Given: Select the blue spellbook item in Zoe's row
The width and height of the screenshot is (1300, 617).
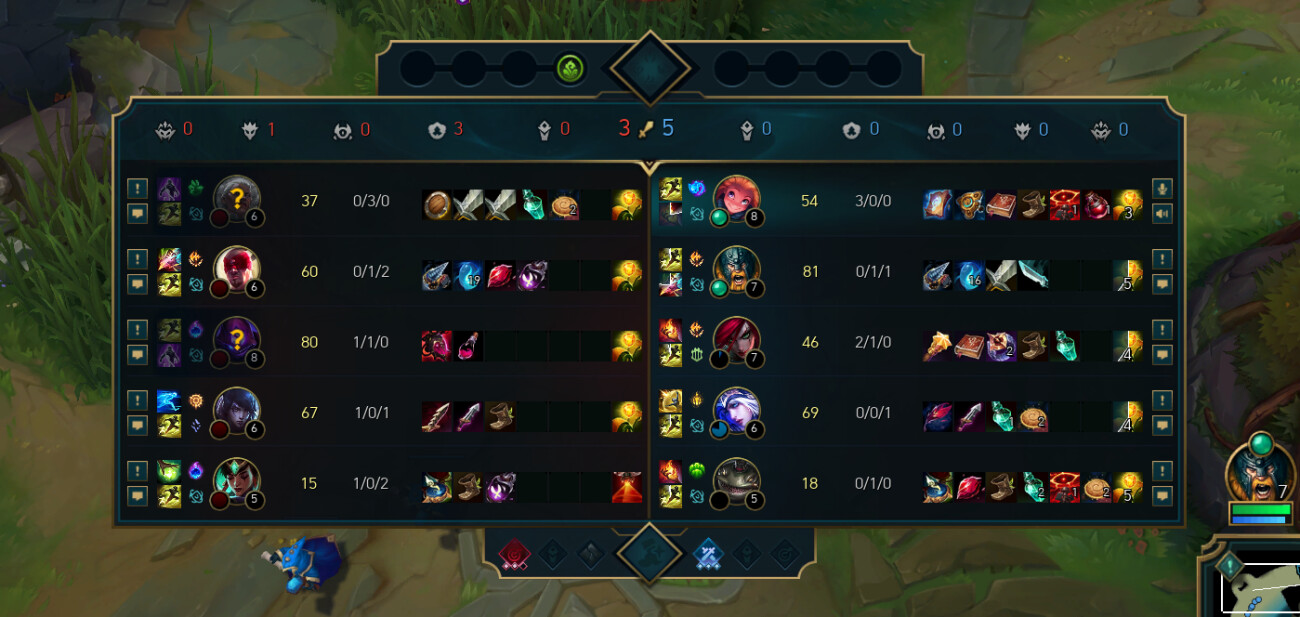Looking at the screenshot, I should pos(937,205).
